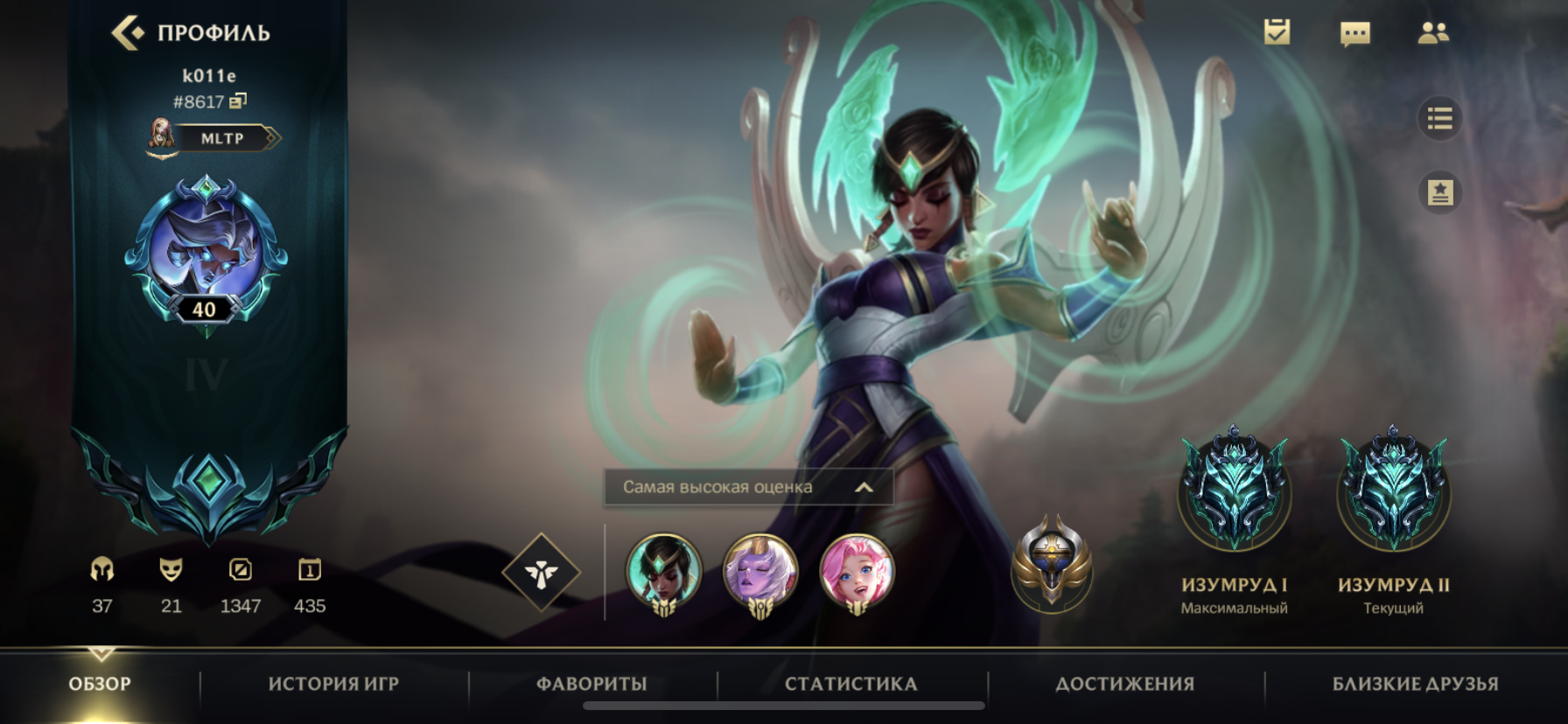Open the MLTP title badge
Viewport: 1568px width, 724px height.
[x=220, y=138]
